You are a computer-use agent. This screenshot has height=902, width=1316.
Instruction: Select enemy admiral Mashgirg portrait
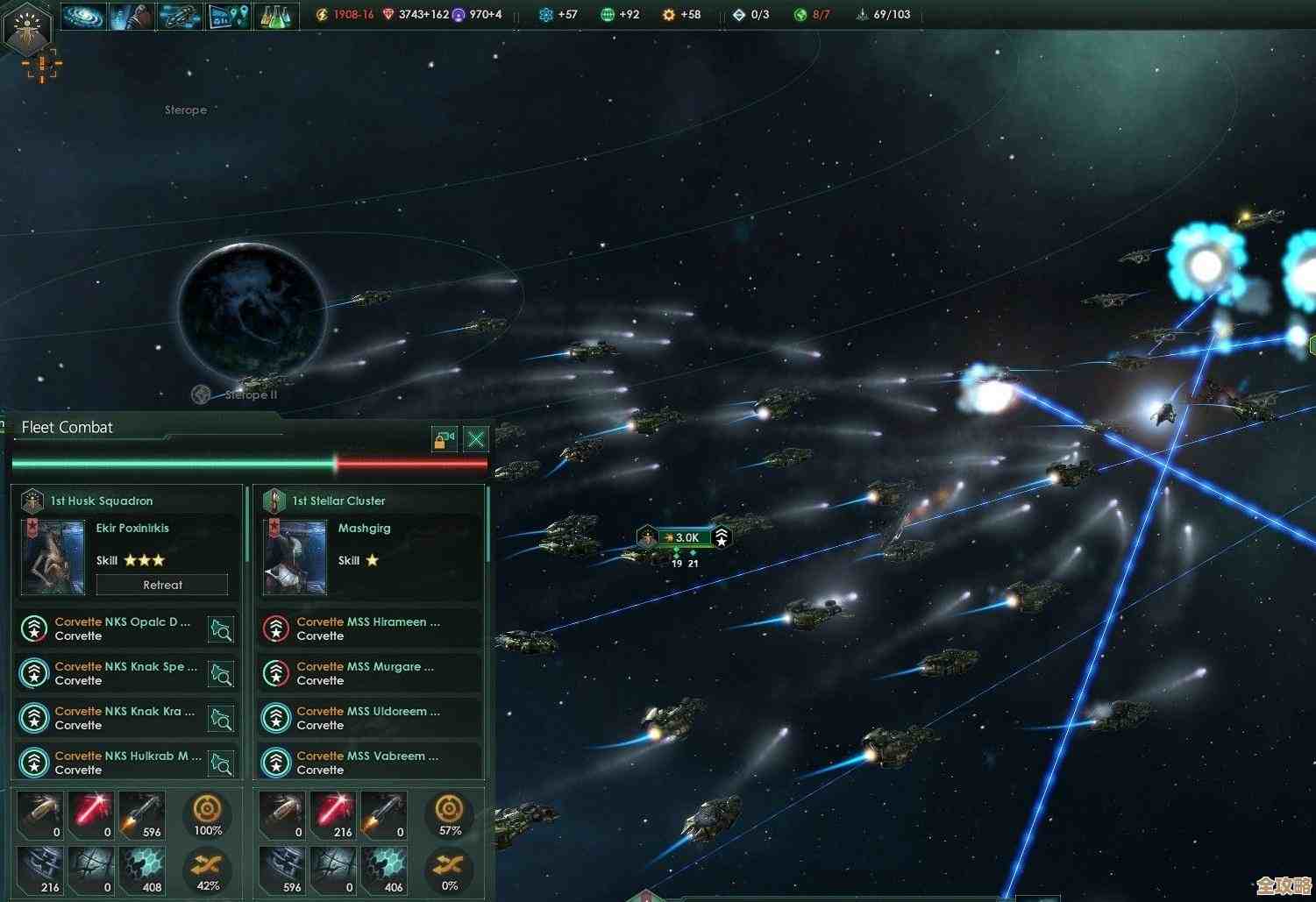click(x=295, y=558)
